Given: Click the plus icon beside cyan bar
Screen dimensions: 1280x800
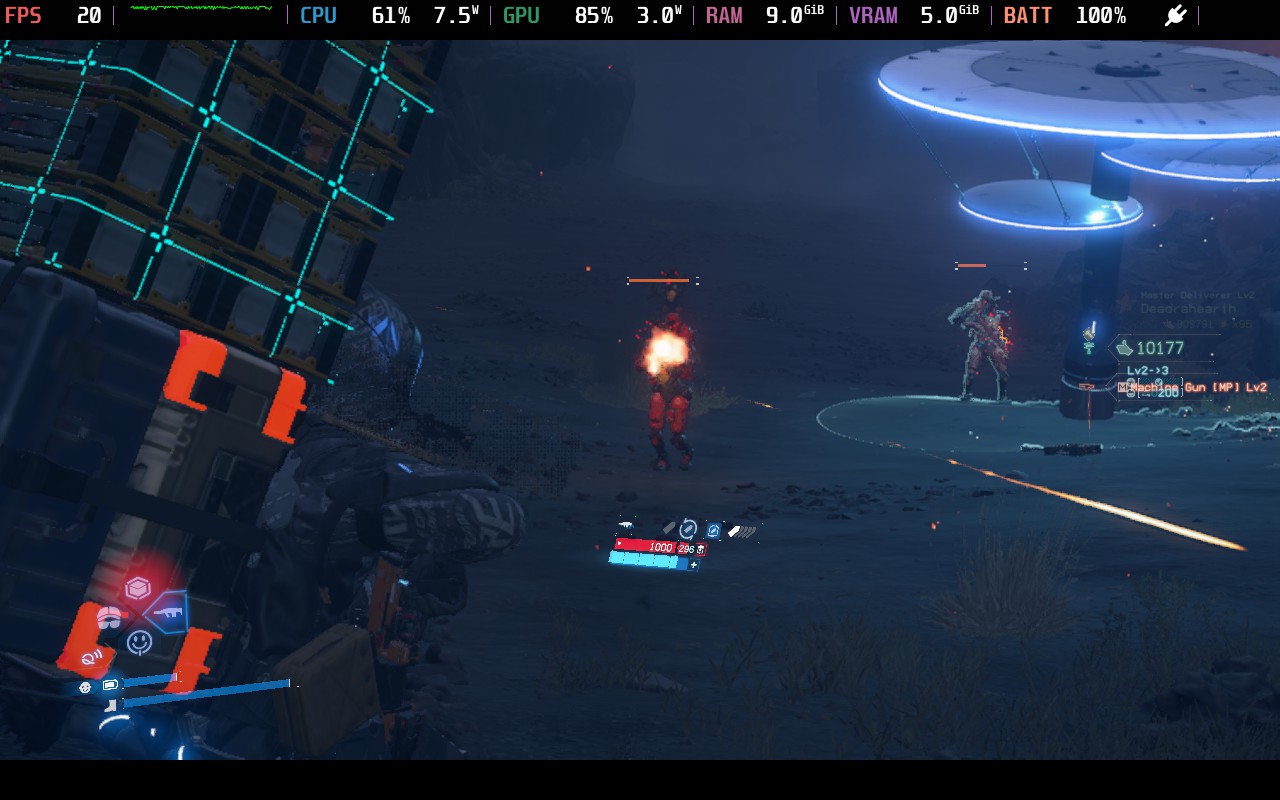Looking at the screenshot, I should click(694, 565).
